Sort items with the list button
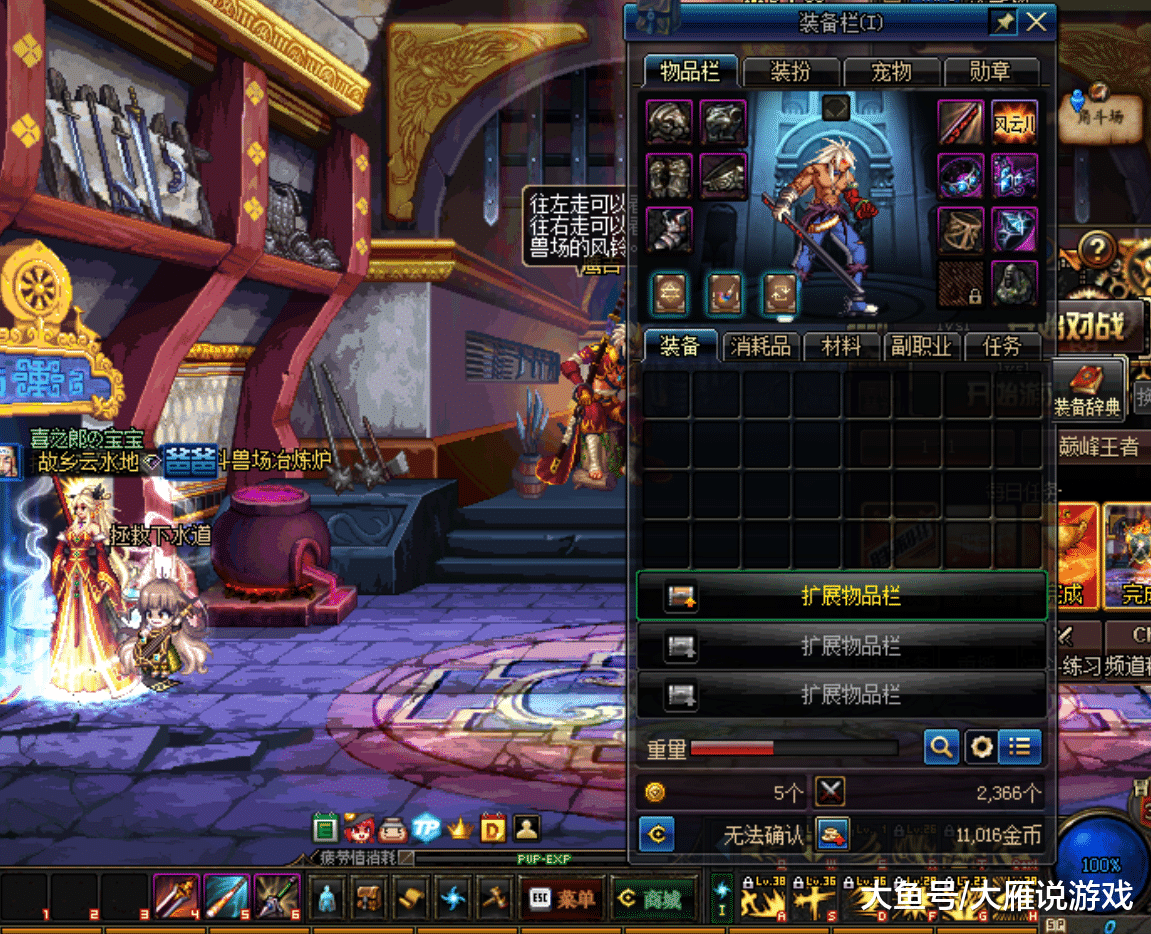Screen dimensions: 1151x934 pyautogui.click(x=1019, y=746)
